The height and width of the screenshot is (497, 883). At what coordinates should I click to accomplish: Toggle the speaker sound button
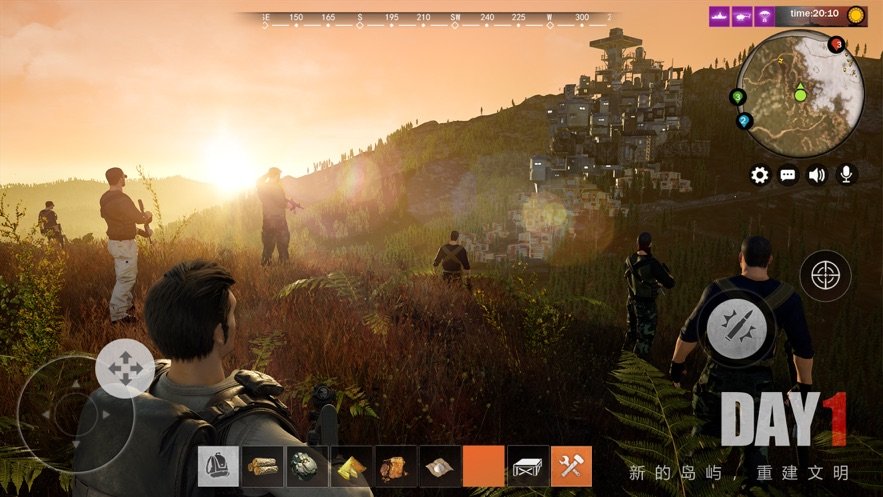[x=817, y=175]
